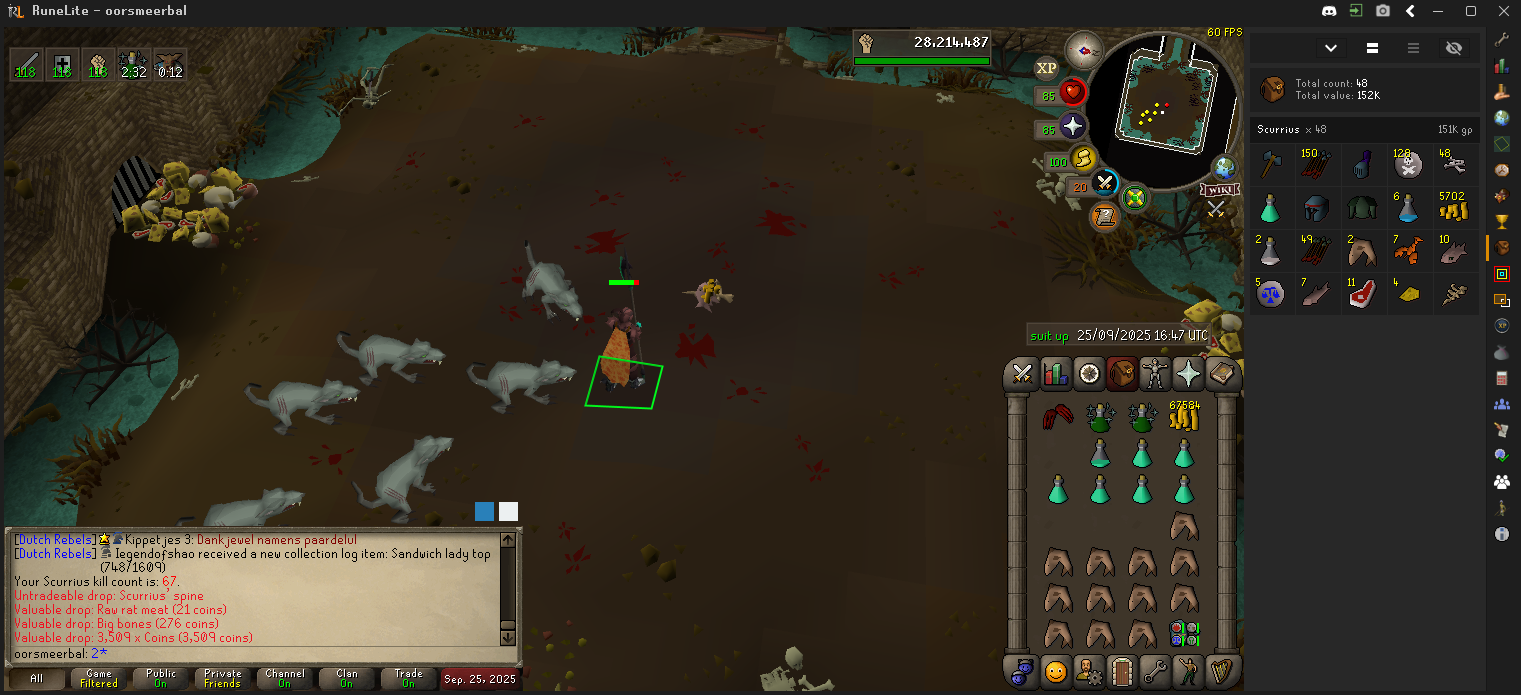Open the Spellbook tab

click(x=1223, y=374)
